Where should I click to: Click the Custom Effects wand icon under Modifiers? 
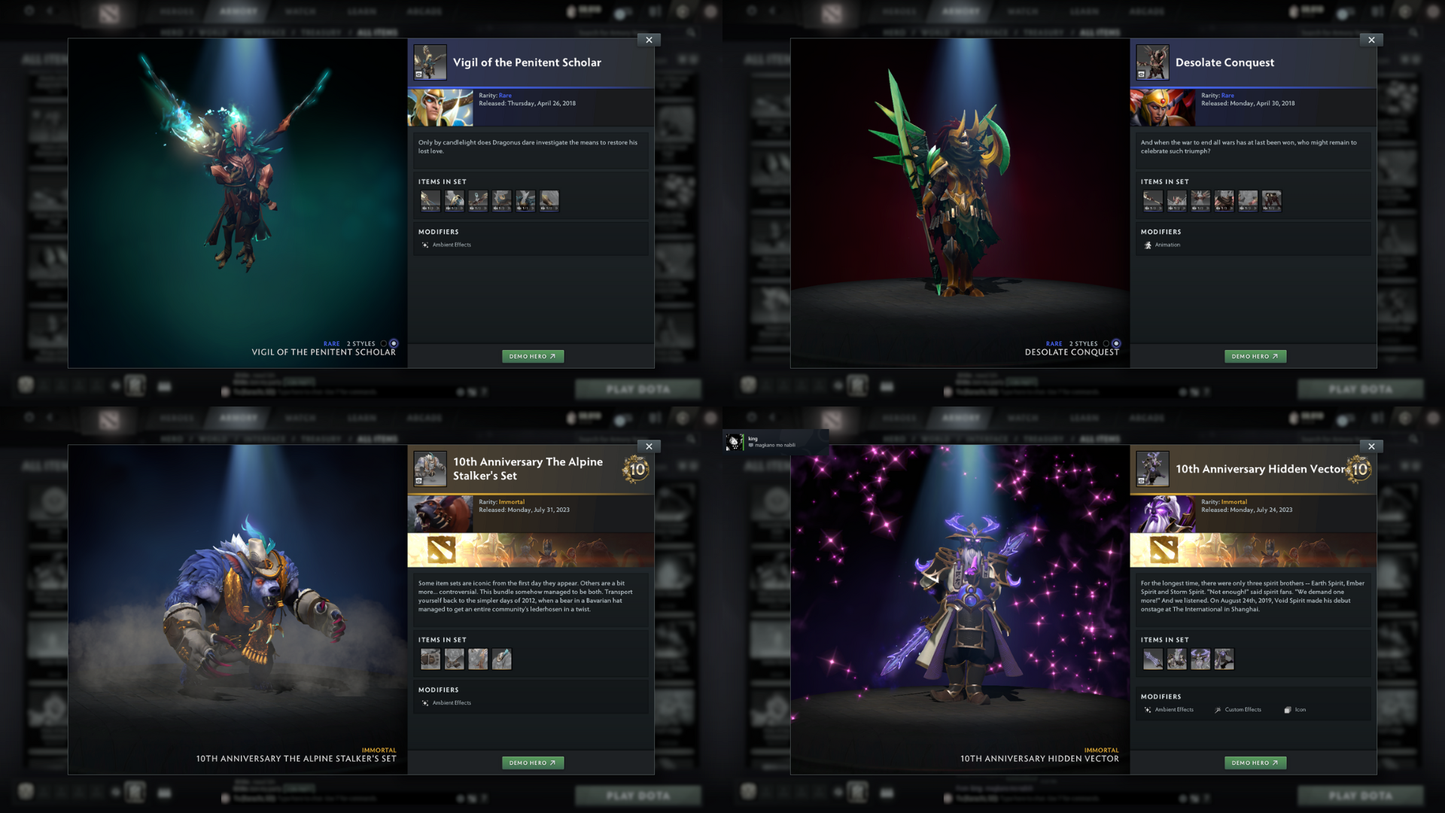click(1218, 709)
